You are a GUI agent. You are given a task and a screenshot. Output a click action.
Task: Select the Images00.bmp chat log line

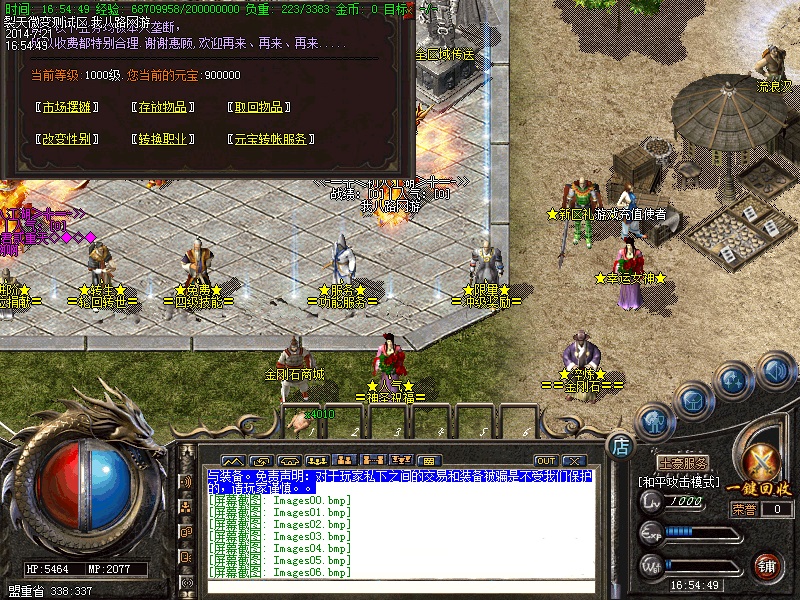[x=280, y=500]
